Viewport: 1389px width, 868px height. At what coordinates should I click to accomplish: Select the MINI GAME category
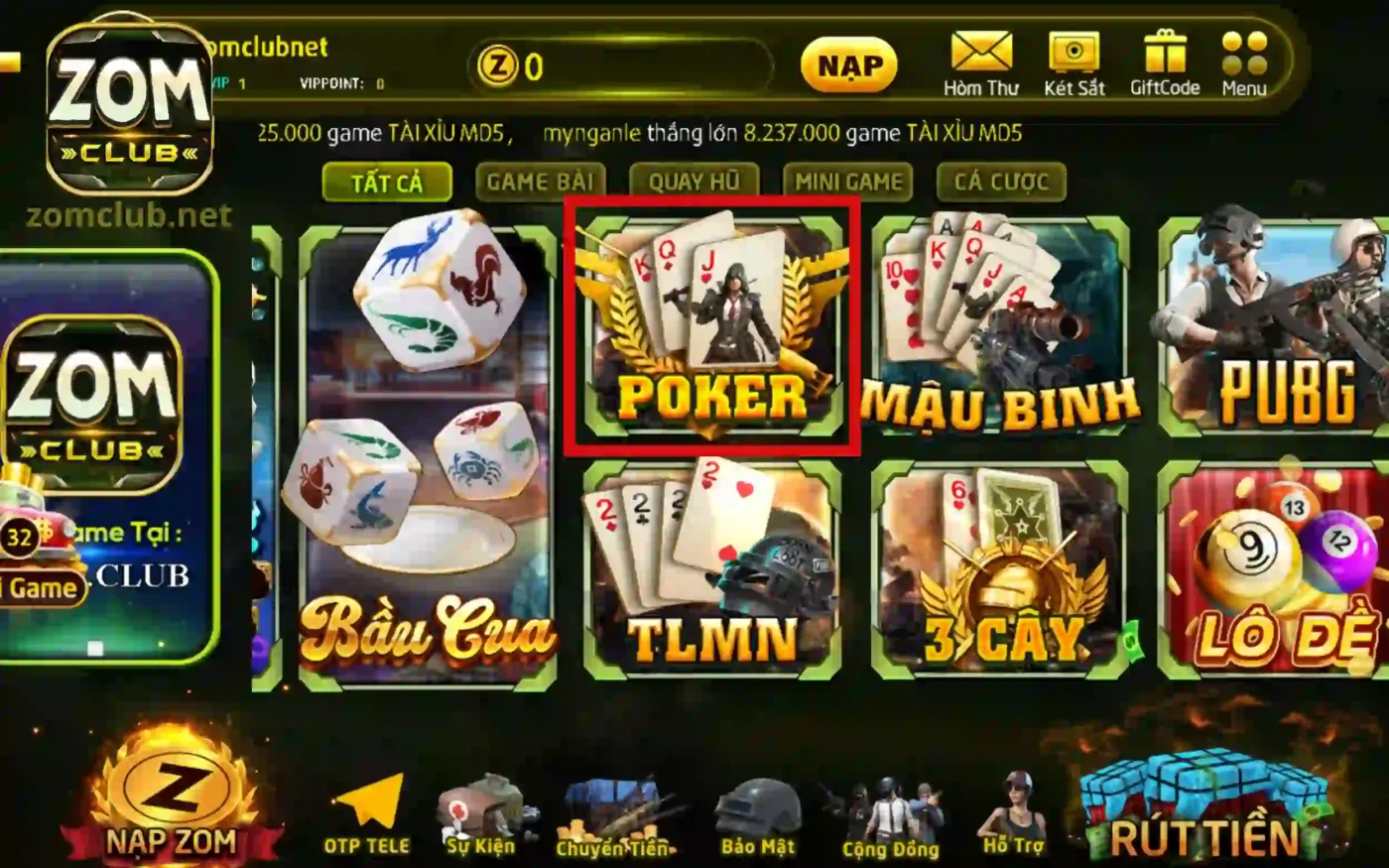[x=848, y=182]
